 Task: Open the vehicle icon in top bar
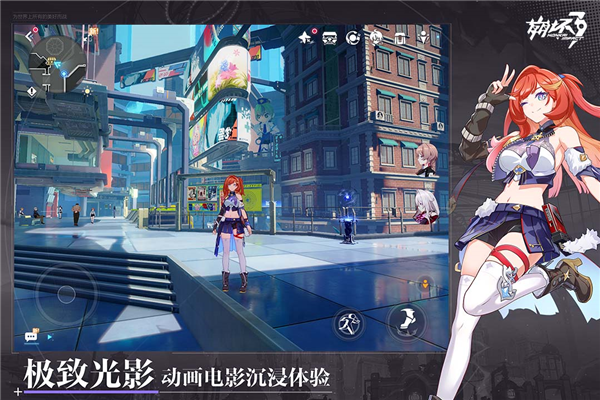(x=330, y=38)
